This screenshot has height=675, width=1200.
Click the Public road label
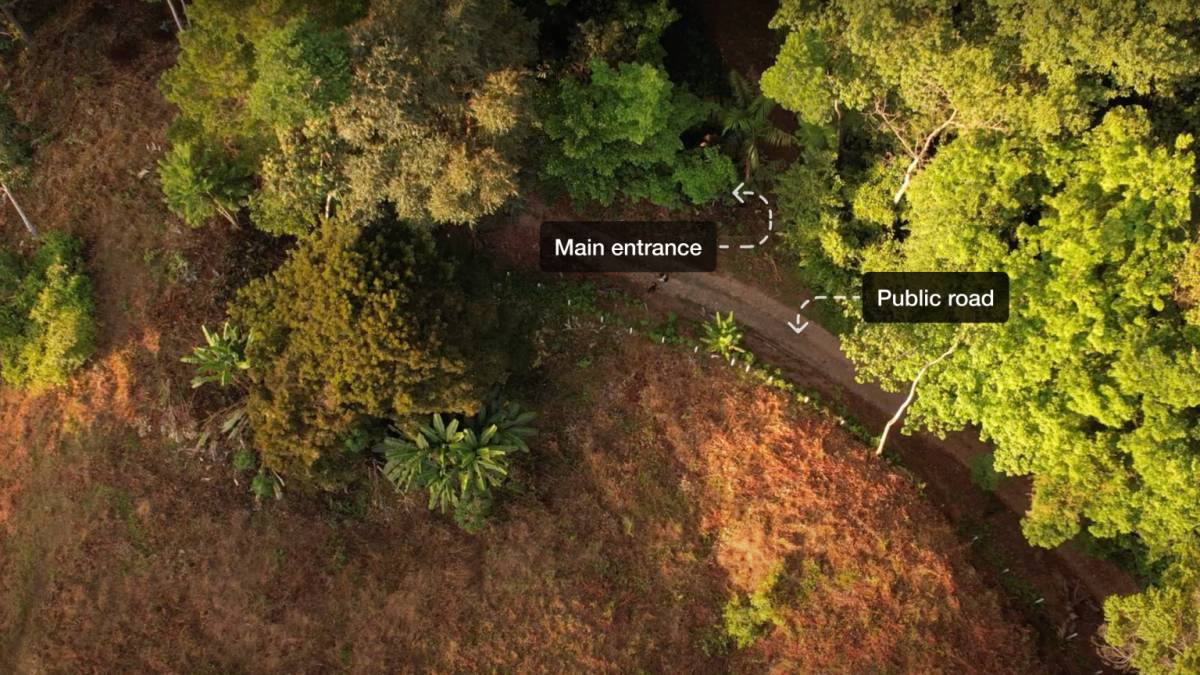coord(935,297)
